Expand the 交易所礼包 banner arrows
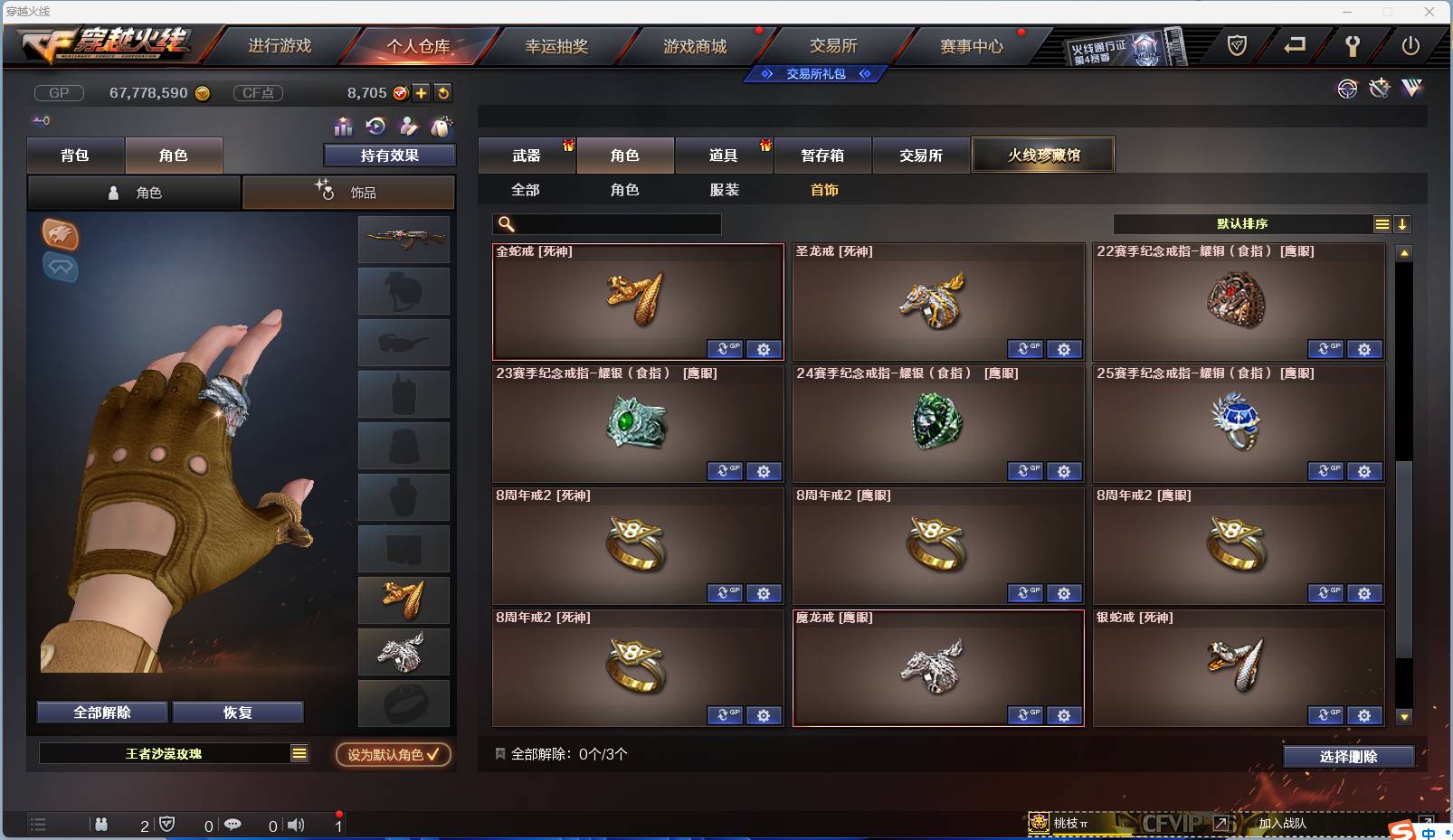Viewport: 1453px width, 840px height. 816,74
